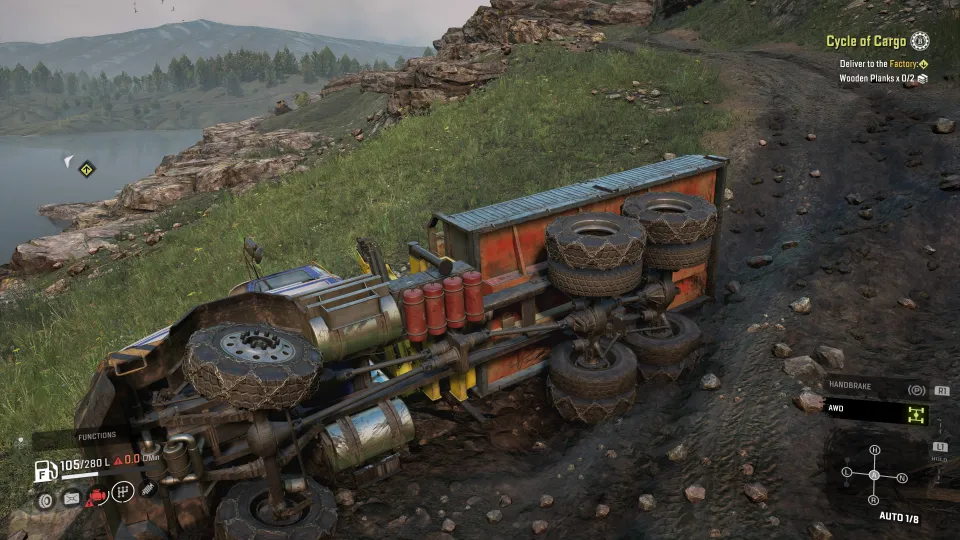The width and height of the screenshot is (960, 540).
Task: Select the fuel canister icon
Action: click(71, 496)
